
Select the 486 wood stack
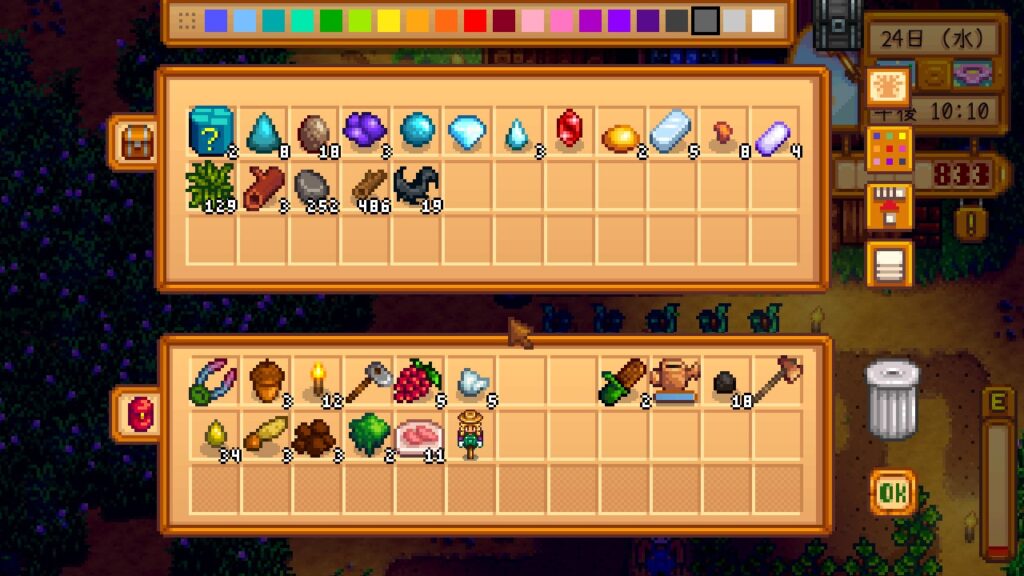click(x=364, y=186)
